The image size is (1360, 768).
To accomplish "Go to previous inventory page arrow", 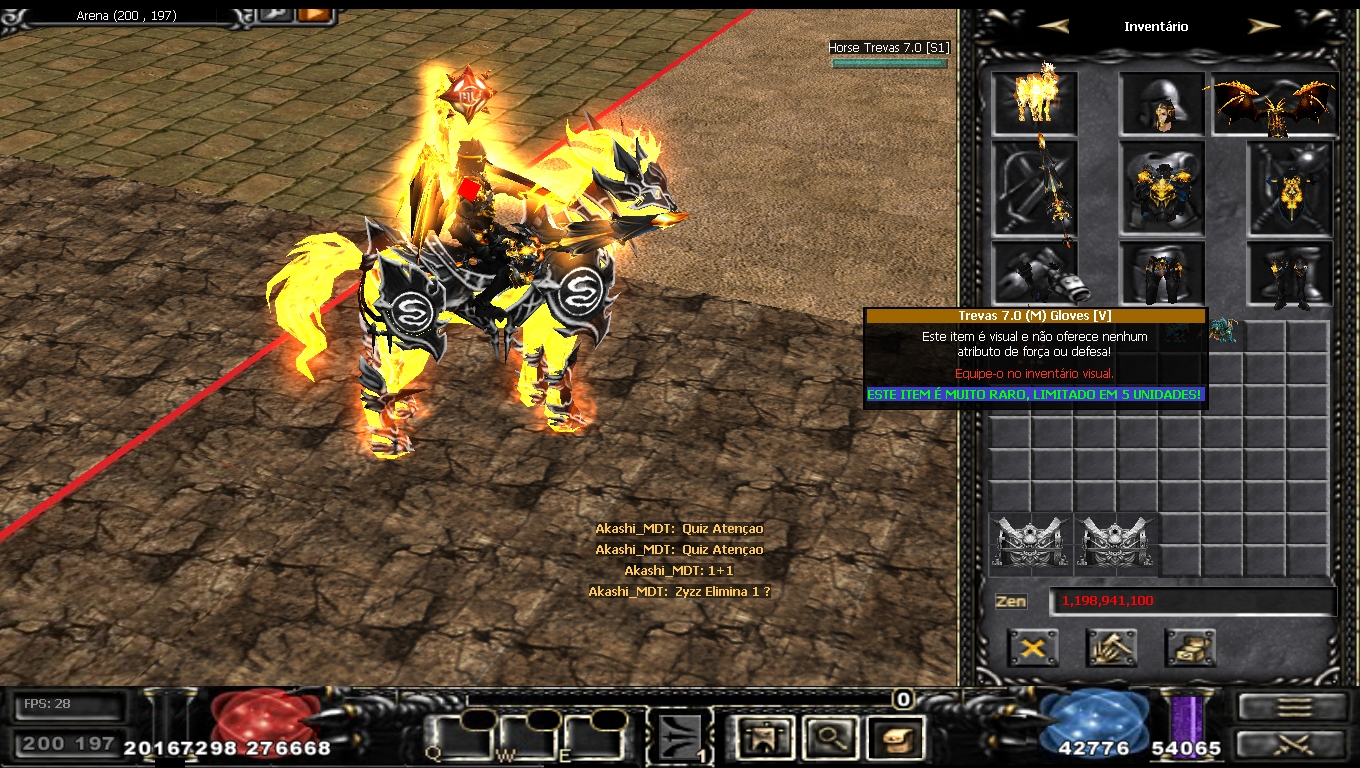I will [1053, 27].
